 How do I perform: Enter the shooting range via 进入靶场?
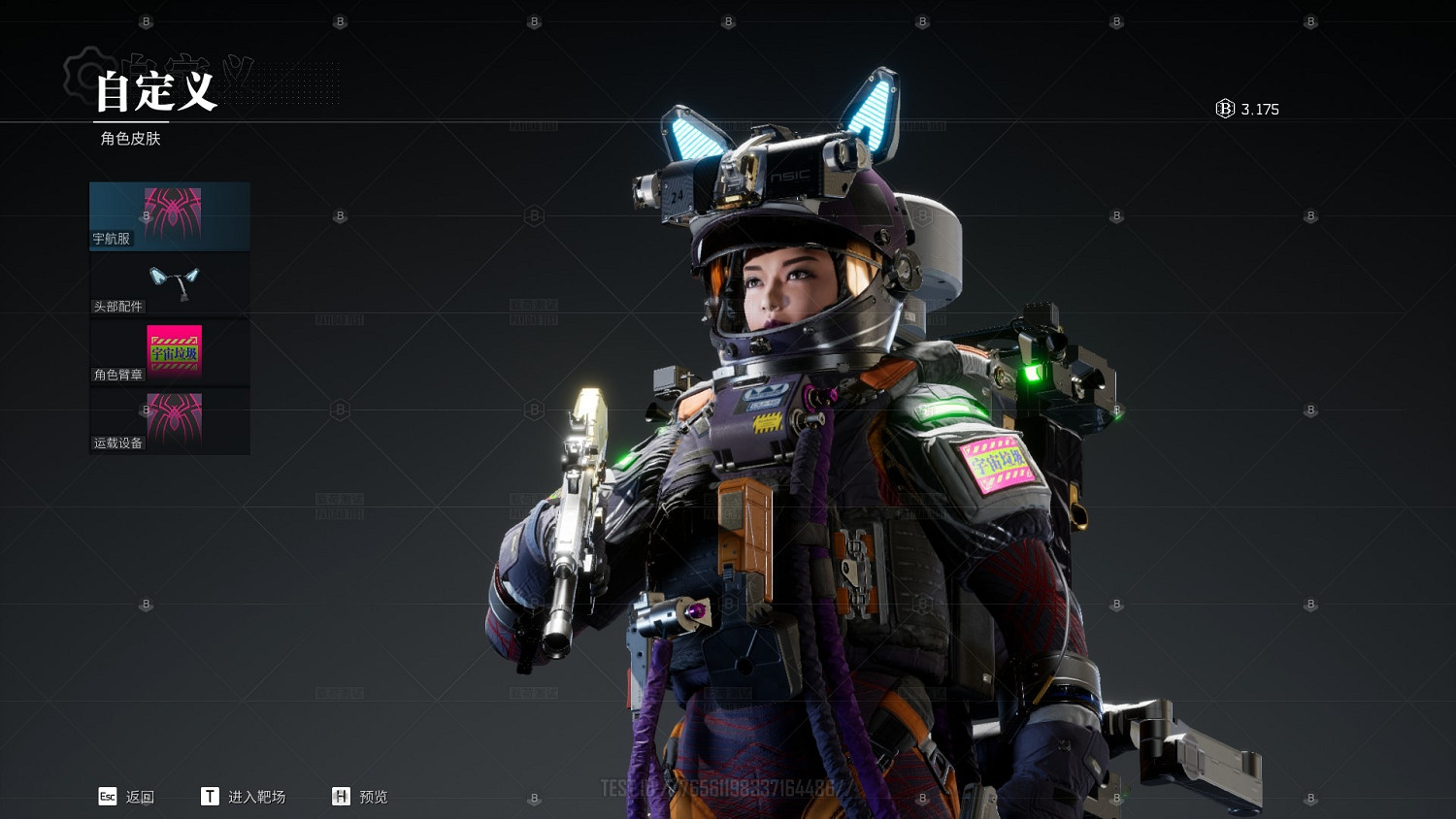click(x=244, y=797)
